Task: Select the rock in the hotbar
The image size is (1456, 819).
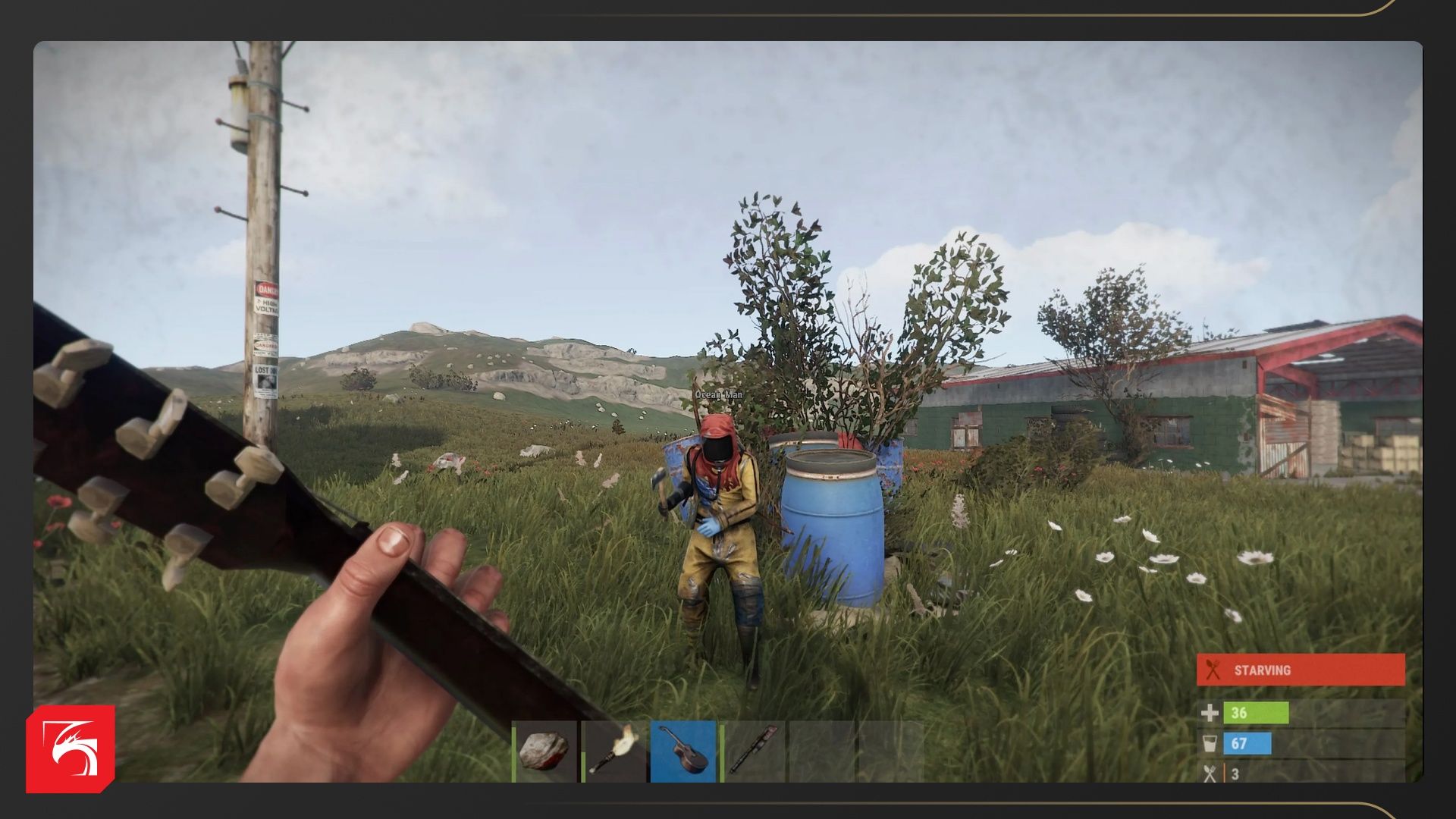Action: (544, 751)
